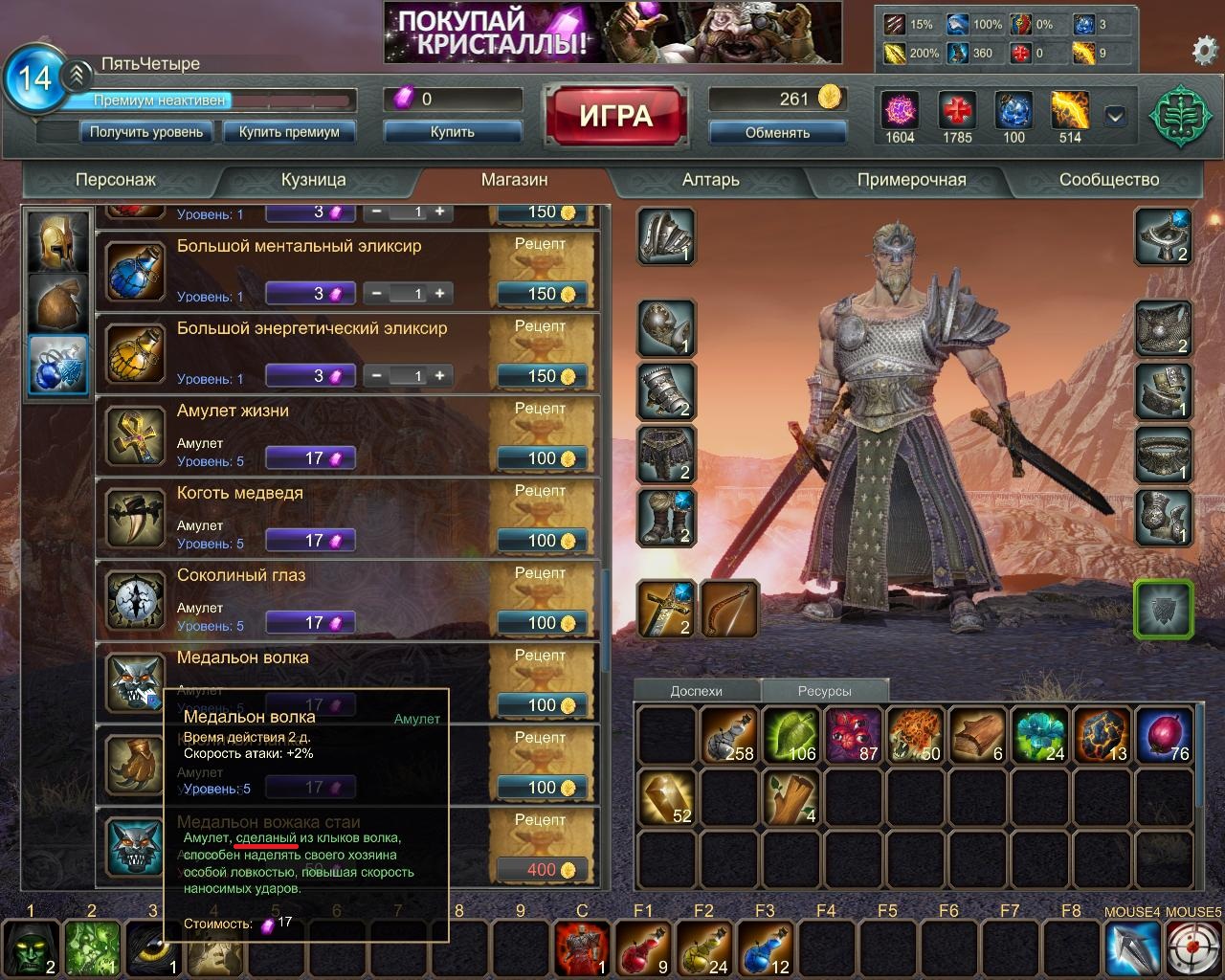The width and height of the screenshot is (1225, 980).
Task: Go to the Алтарь tab
Action: click(x=710, y=180)
